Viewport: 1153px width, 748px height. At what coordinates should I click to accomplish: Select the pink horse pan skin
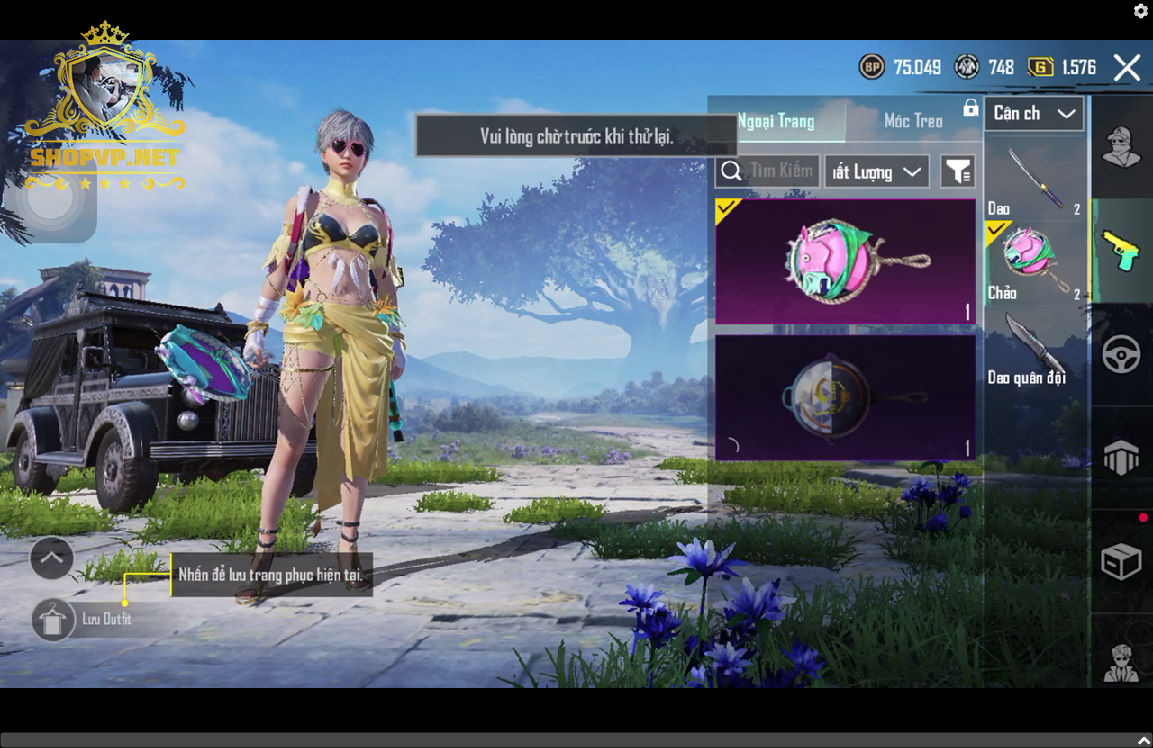coord(845,262)
